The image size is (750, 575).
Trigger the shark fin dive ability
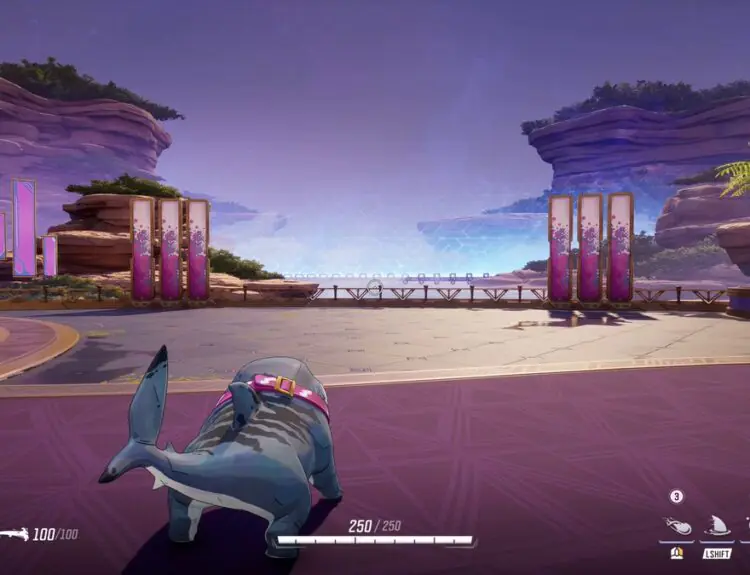click(x=717, y=527)
